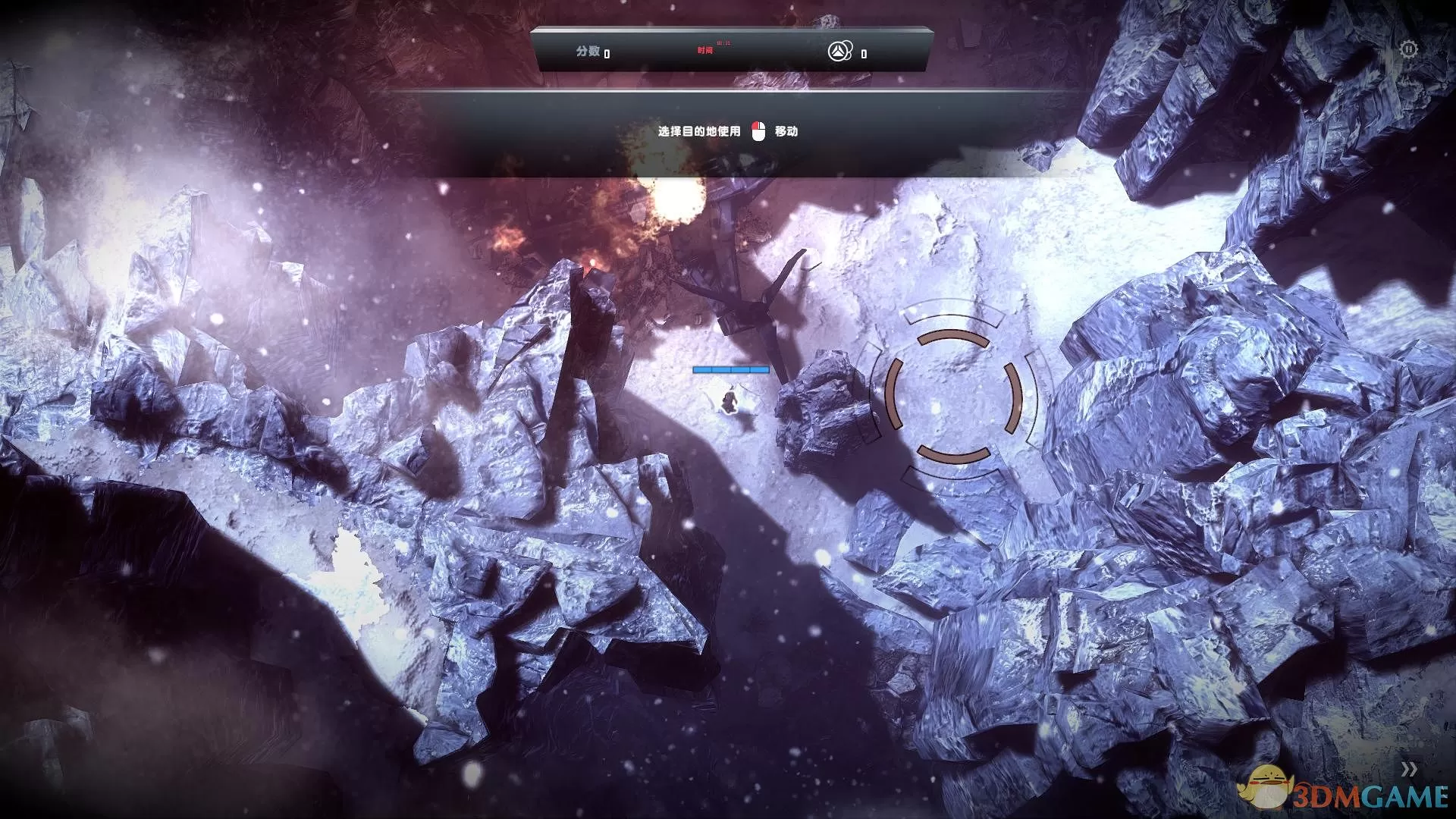
Task: Select the 时间 section of the top bar
Action: 706,52
